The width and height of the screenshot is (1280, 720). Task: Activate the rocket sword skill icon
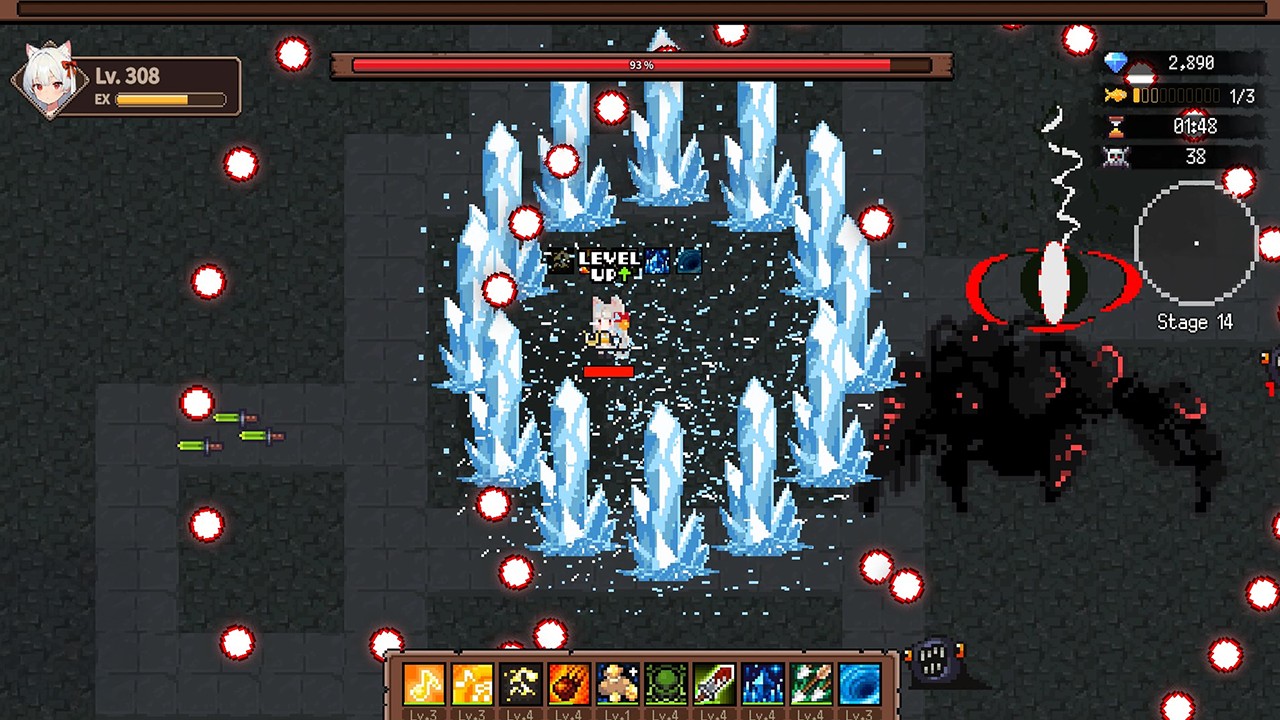(x=714, y=683)
